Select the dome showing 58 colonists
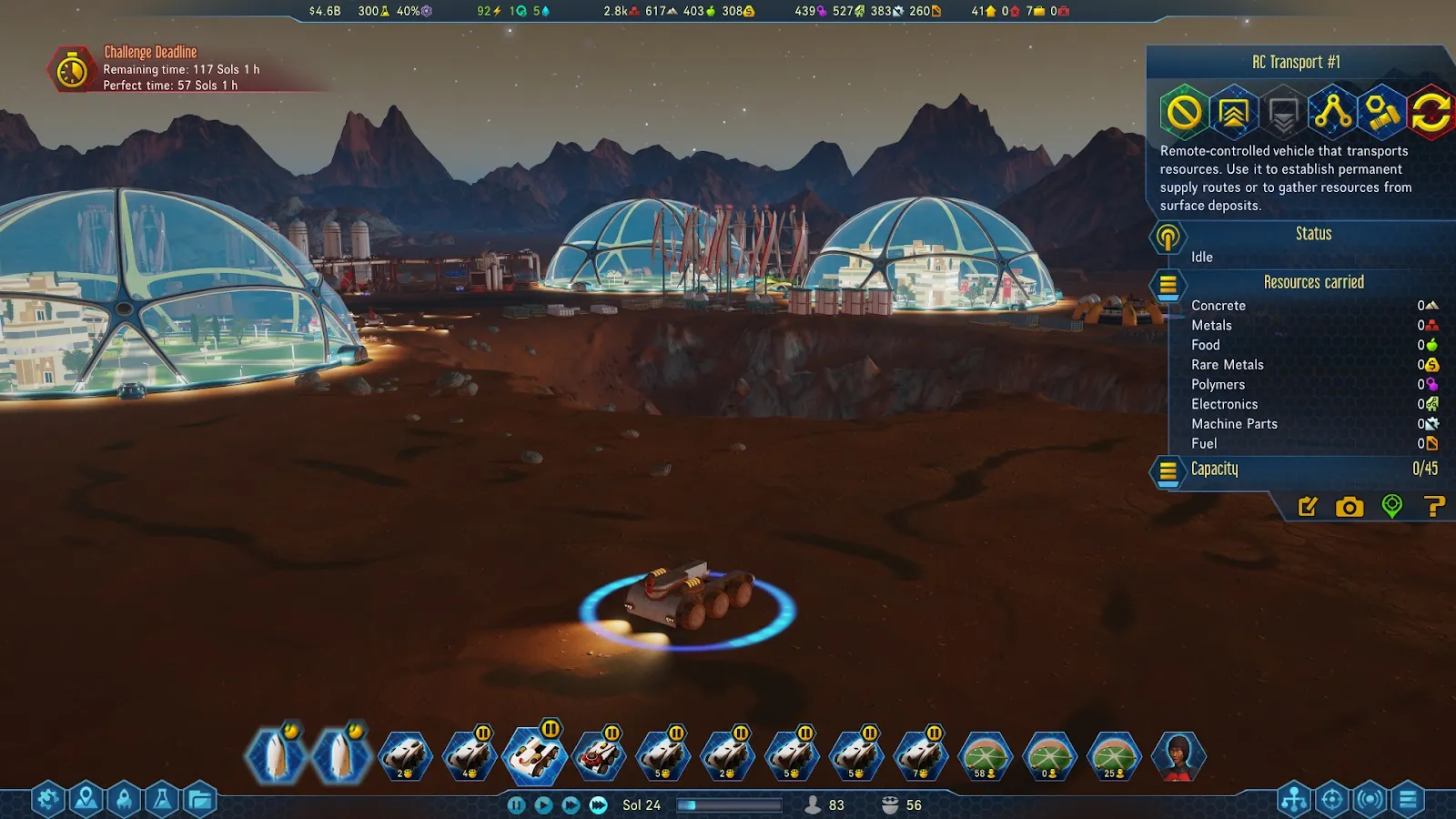The image size is (1456, 819). click(x=986, y=756)
